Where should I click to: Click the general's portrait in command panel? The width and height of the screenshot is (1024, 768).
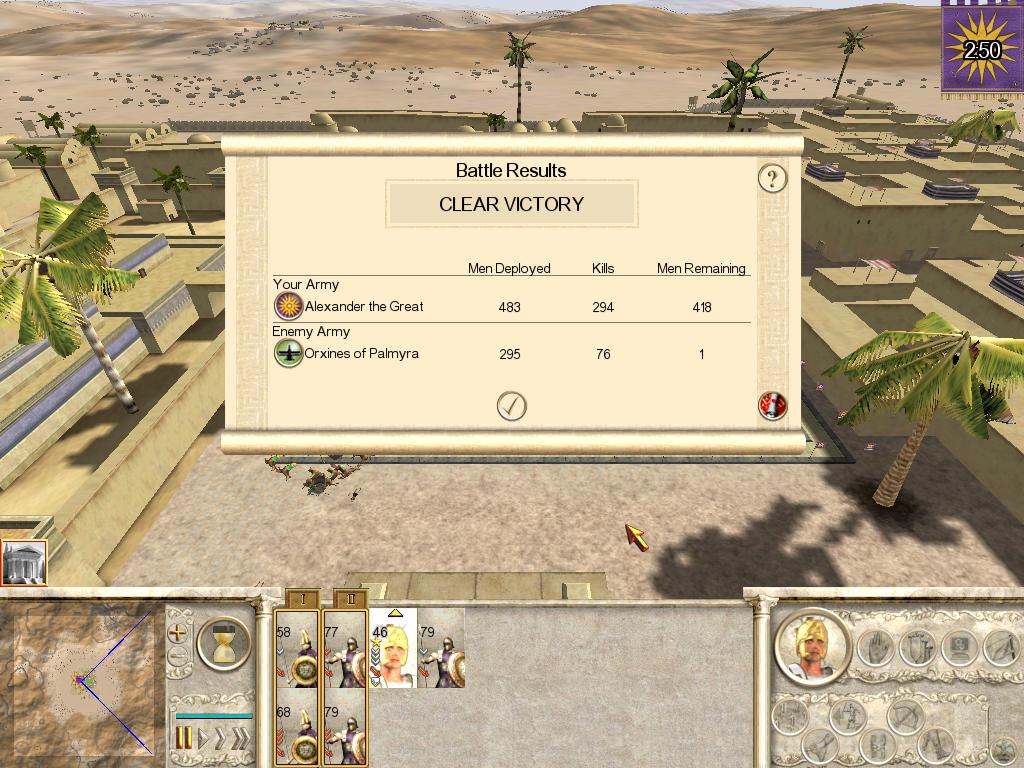pos(811,646)
